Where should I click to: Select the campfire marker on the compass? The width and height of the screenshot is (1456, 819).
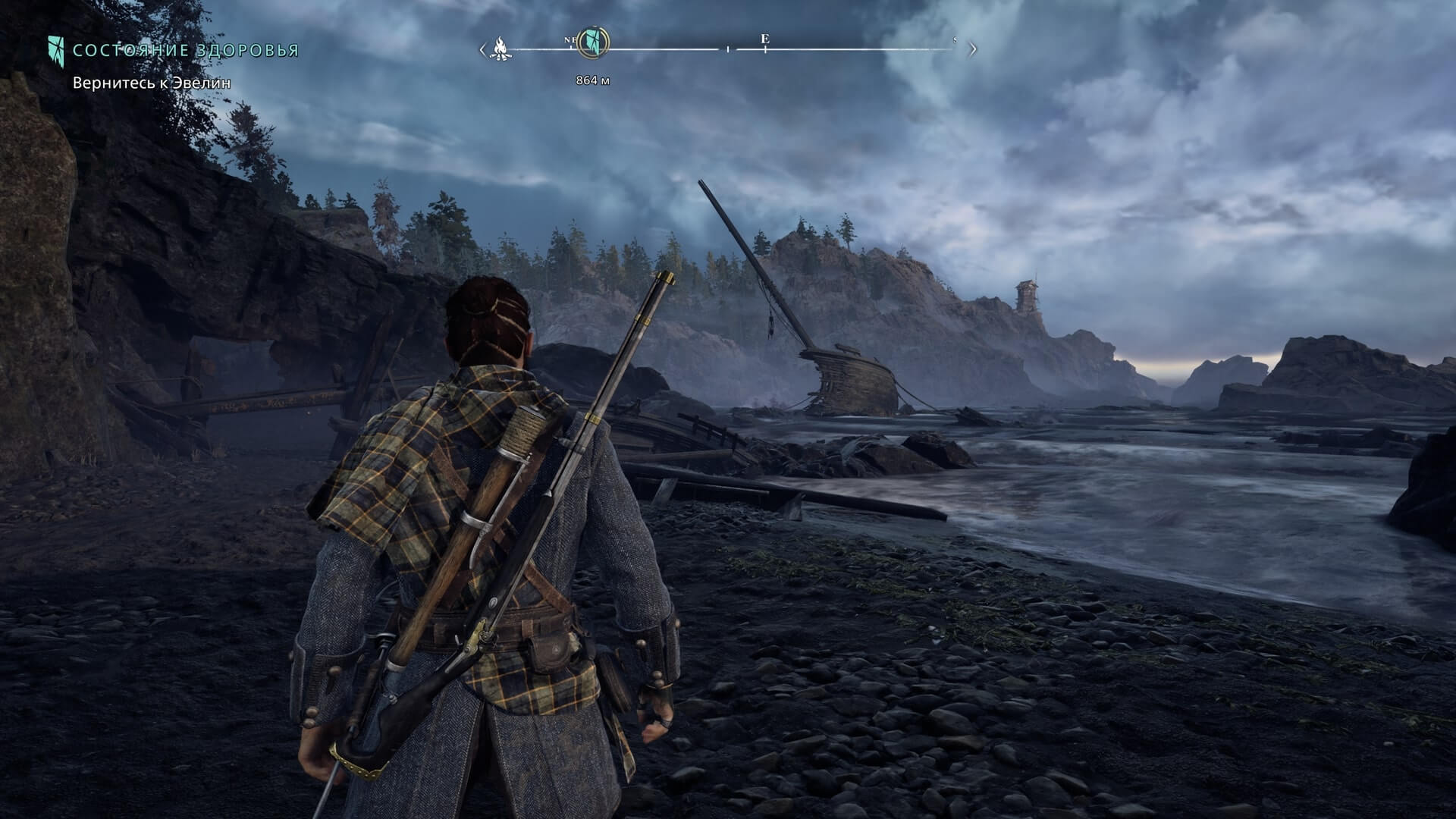point(500,49)
